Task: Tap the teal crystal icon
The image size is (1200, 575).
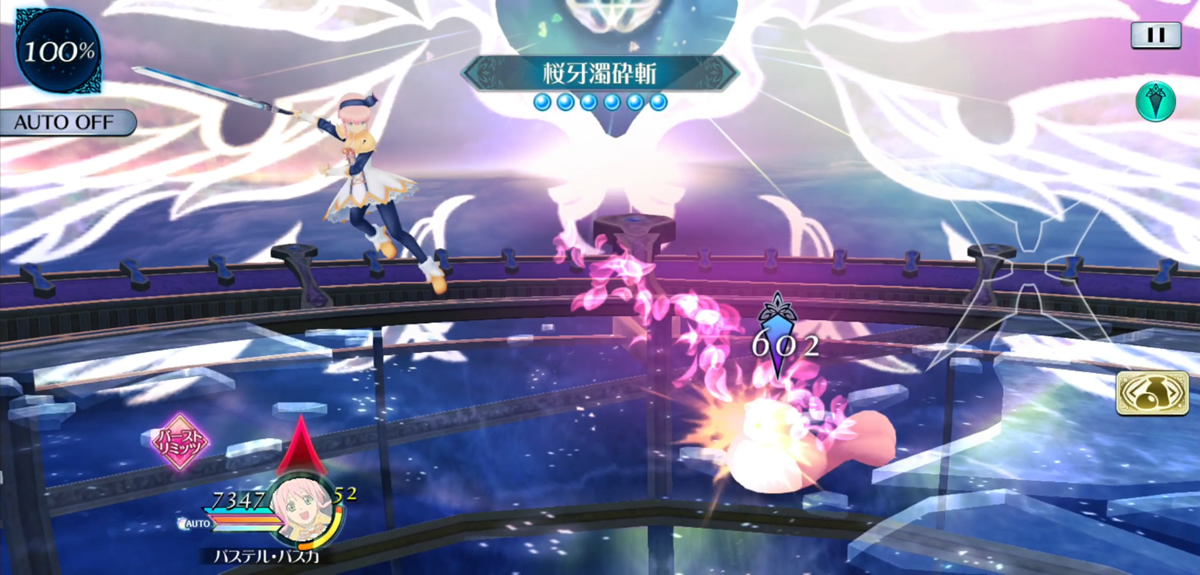Action: [x=1155, y=102]
